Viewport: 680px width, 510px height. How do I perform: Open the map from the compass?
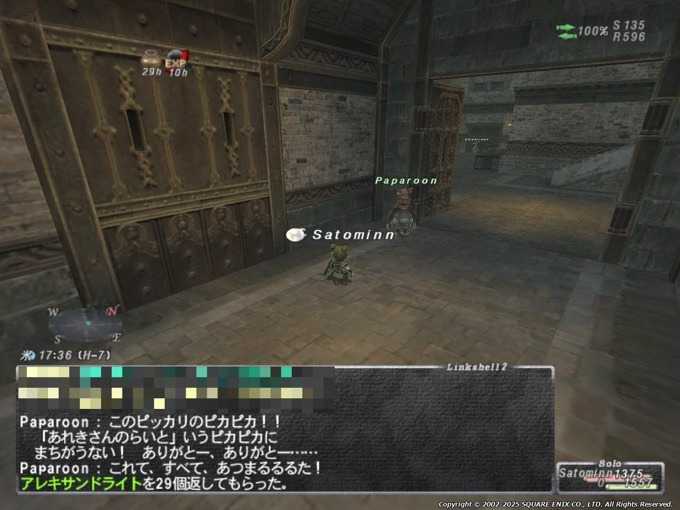84,320
